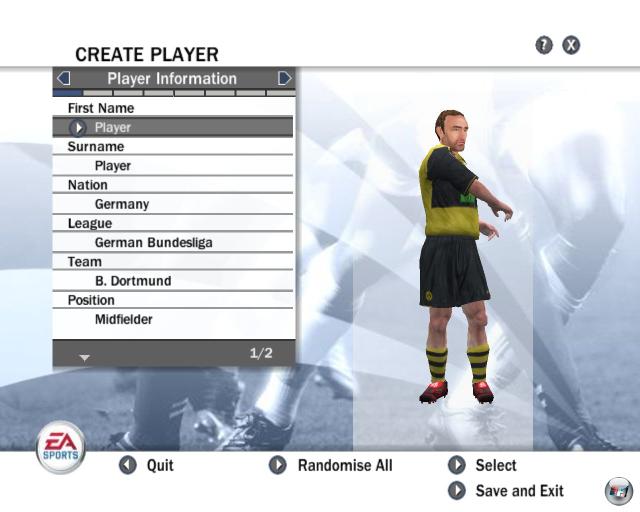The width and height of the screenshot is (640, 512).
Task: Select the Midfielder position row
Action: pyautogui.click(x=173, y=320)
